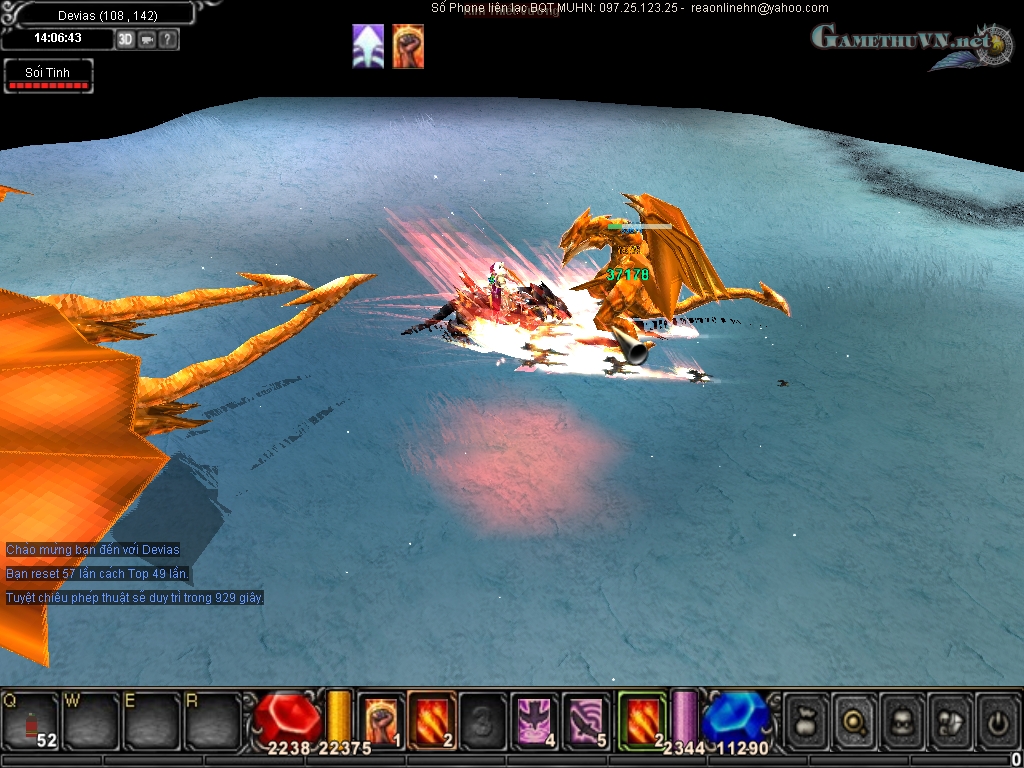Viewport: 1024px width, 768px height.
Task: Activate the purple dagger skill in slot 5
Action: [586, 719]
